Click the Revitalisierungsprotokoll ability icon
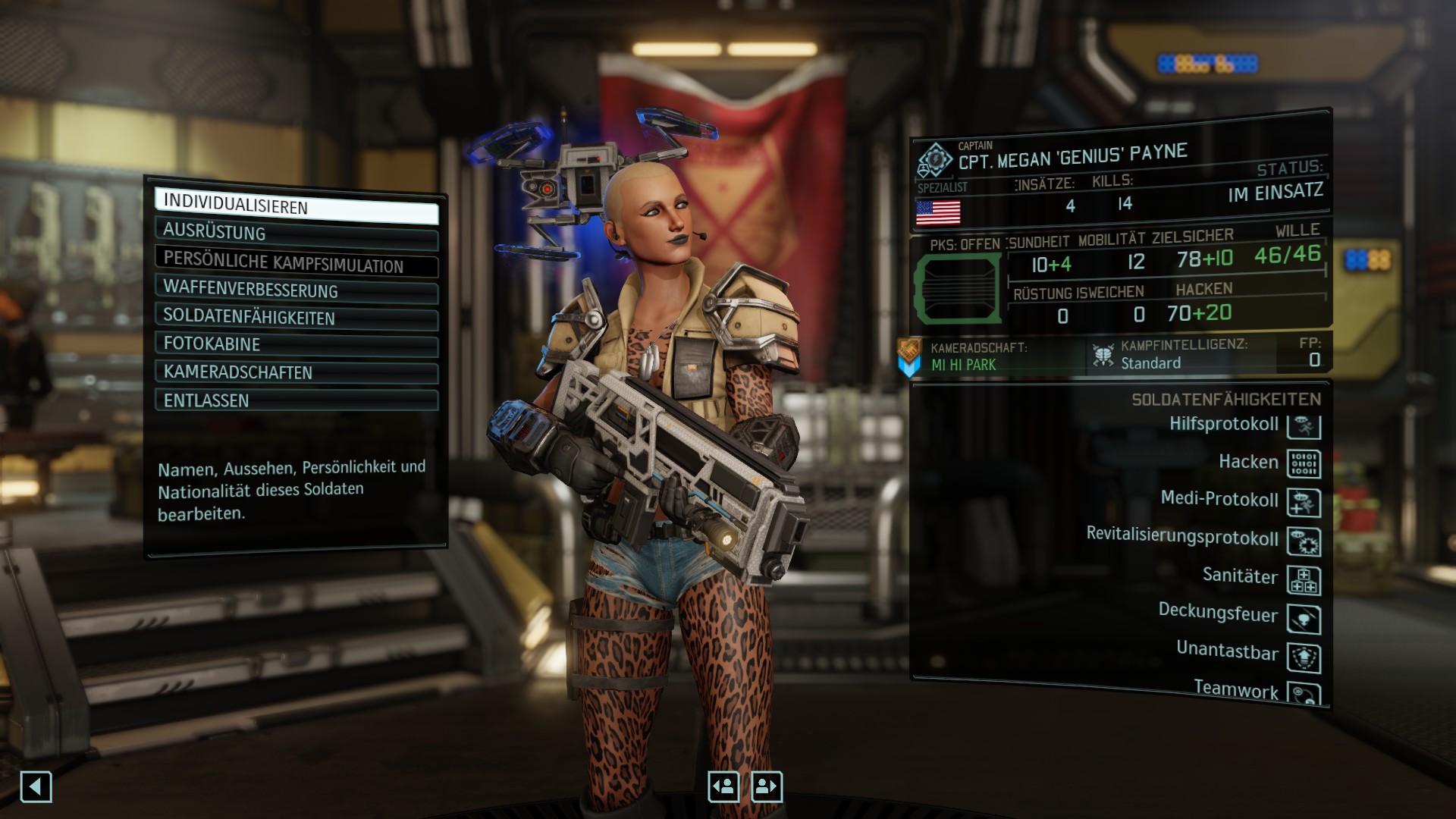1456x819 pixels. click(1304, 541)
